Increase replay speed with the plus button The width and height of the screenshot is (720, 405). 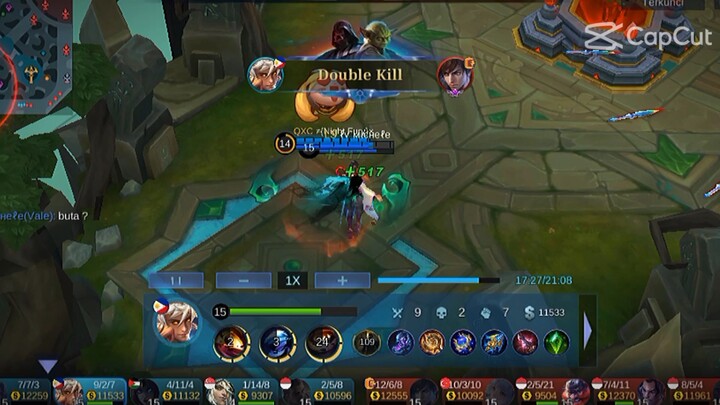342,281
